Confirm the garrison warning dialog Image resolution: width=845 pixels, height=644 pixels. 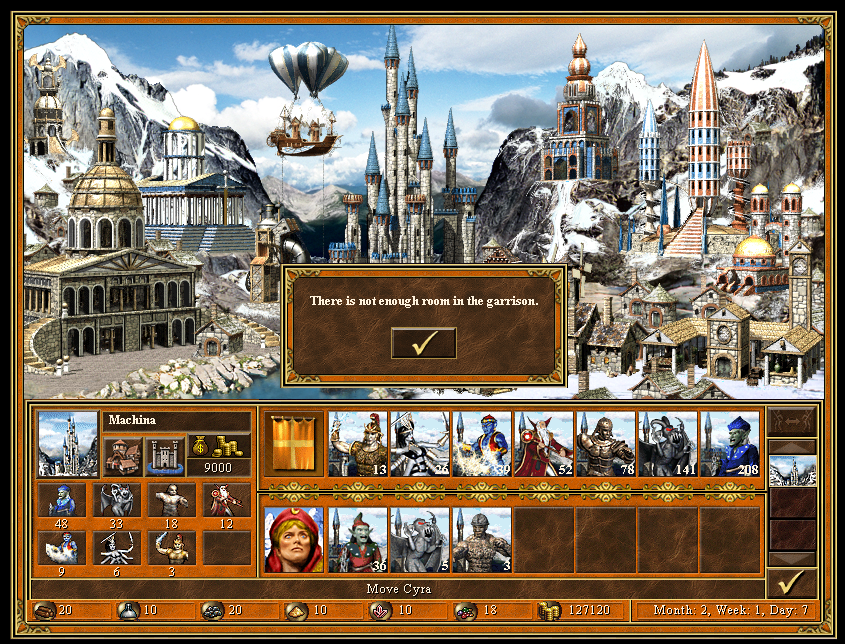423,343
